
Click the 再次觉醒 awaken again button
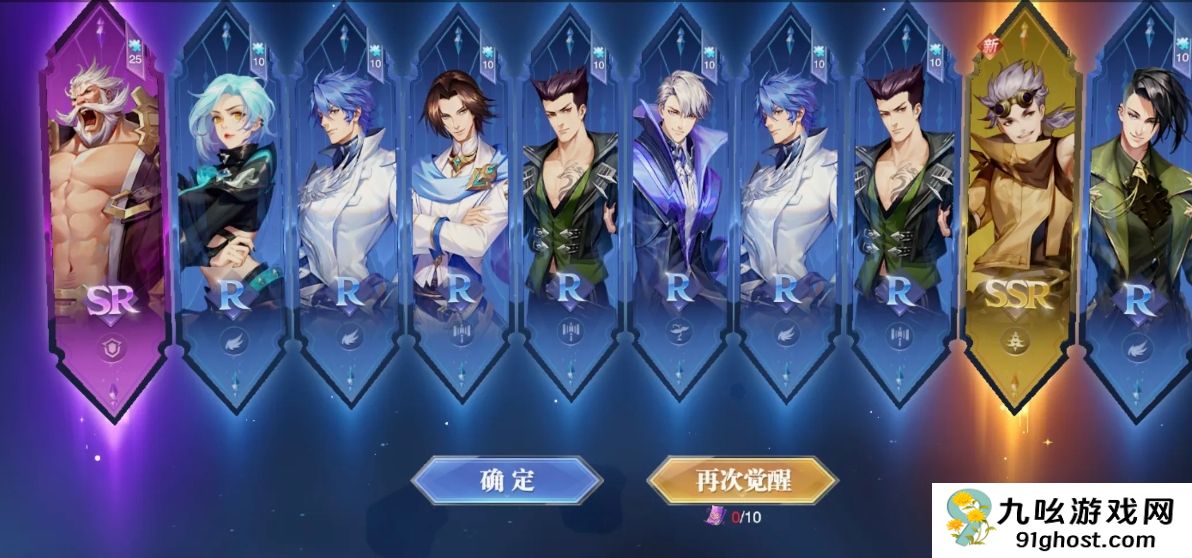(x=742, y=480)
